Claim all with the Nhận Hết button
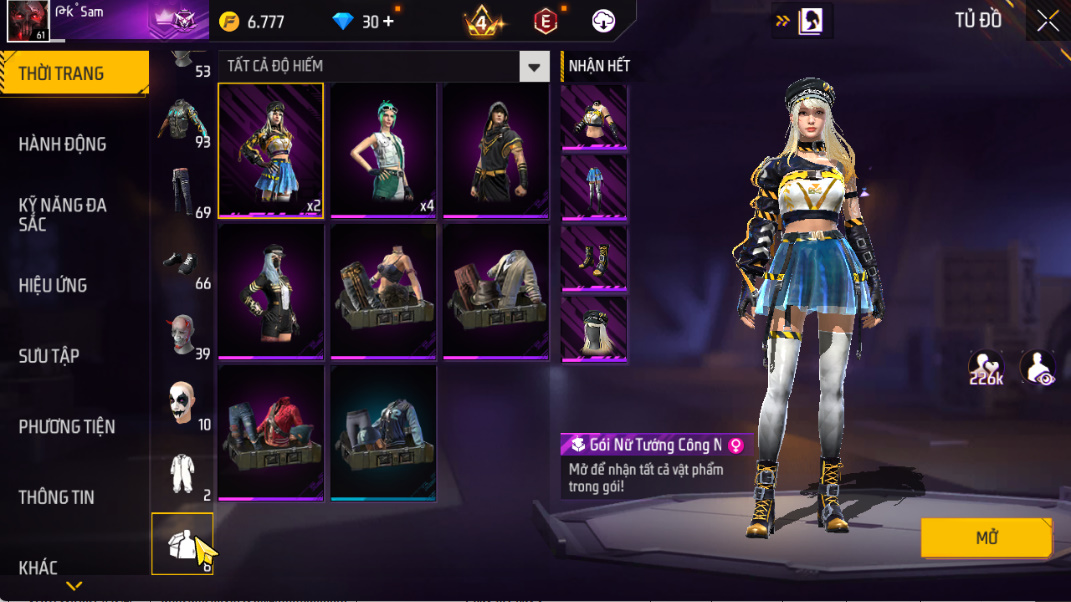Screen dimensions: 1071x602 [x=599, y=66]
